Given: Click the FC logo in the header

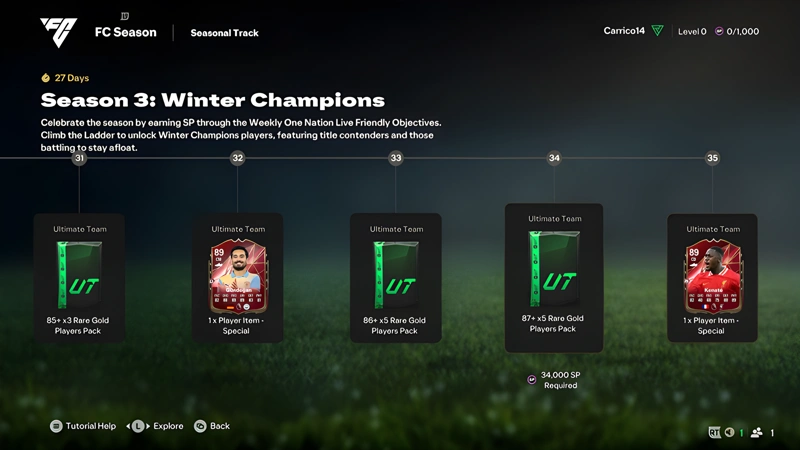Looking at the screenshot, I should click(58, 32).
